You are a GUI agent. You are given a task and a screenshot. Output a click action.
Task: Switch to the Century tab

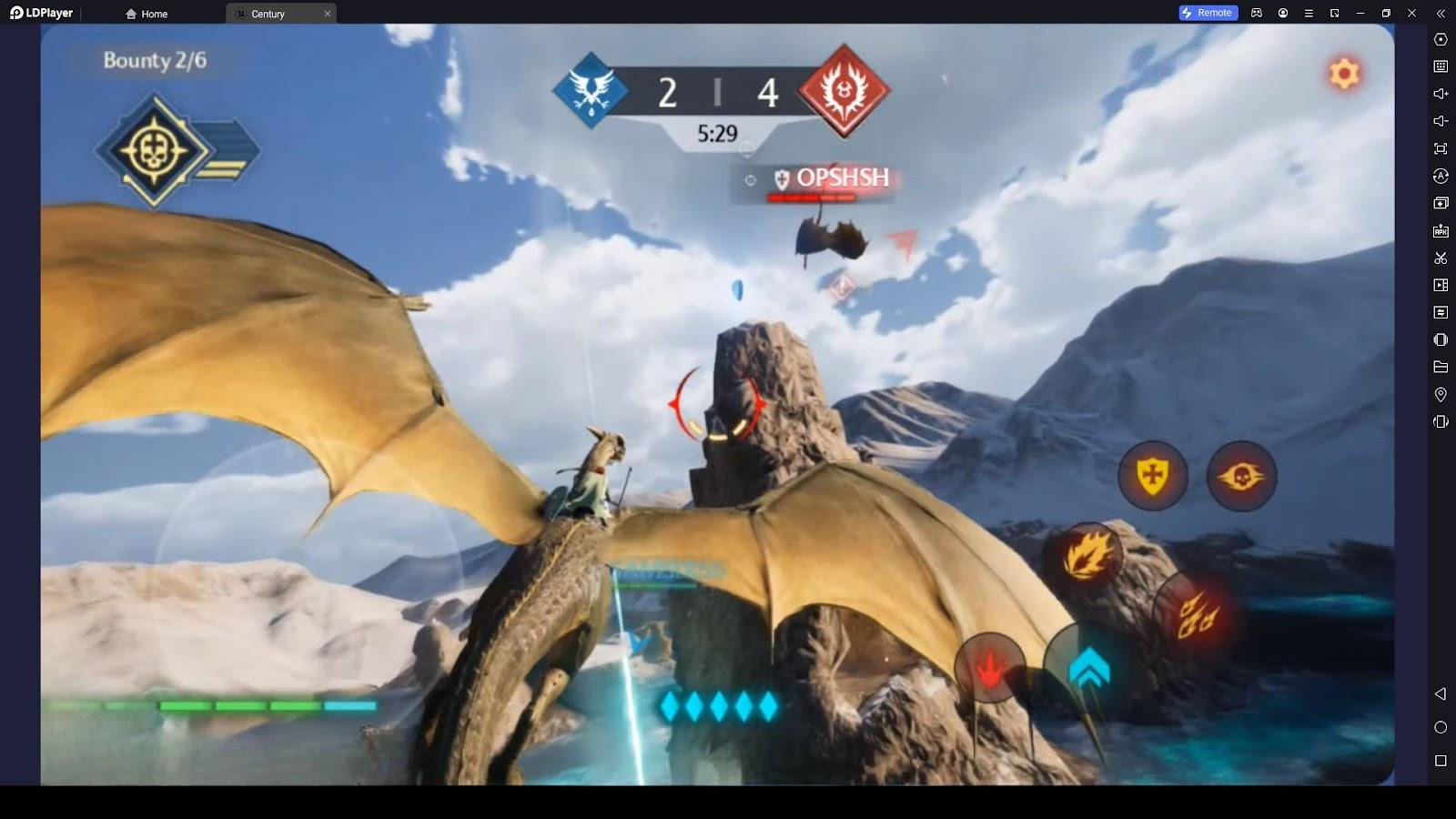[x=268, y=14]
